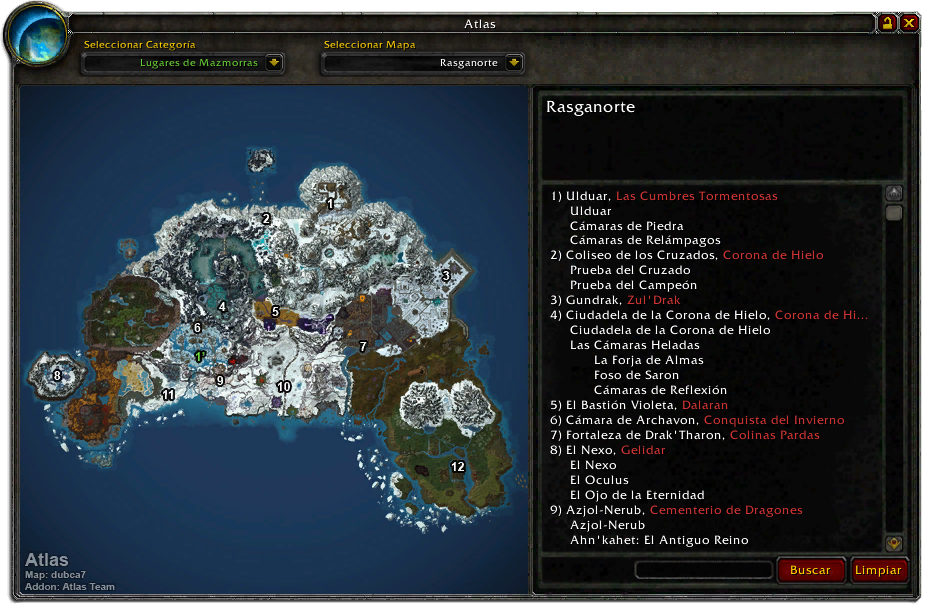Open the Seleccionar Categoría dropdown
Screen dimensions: 926x612
tap(274, 63)
